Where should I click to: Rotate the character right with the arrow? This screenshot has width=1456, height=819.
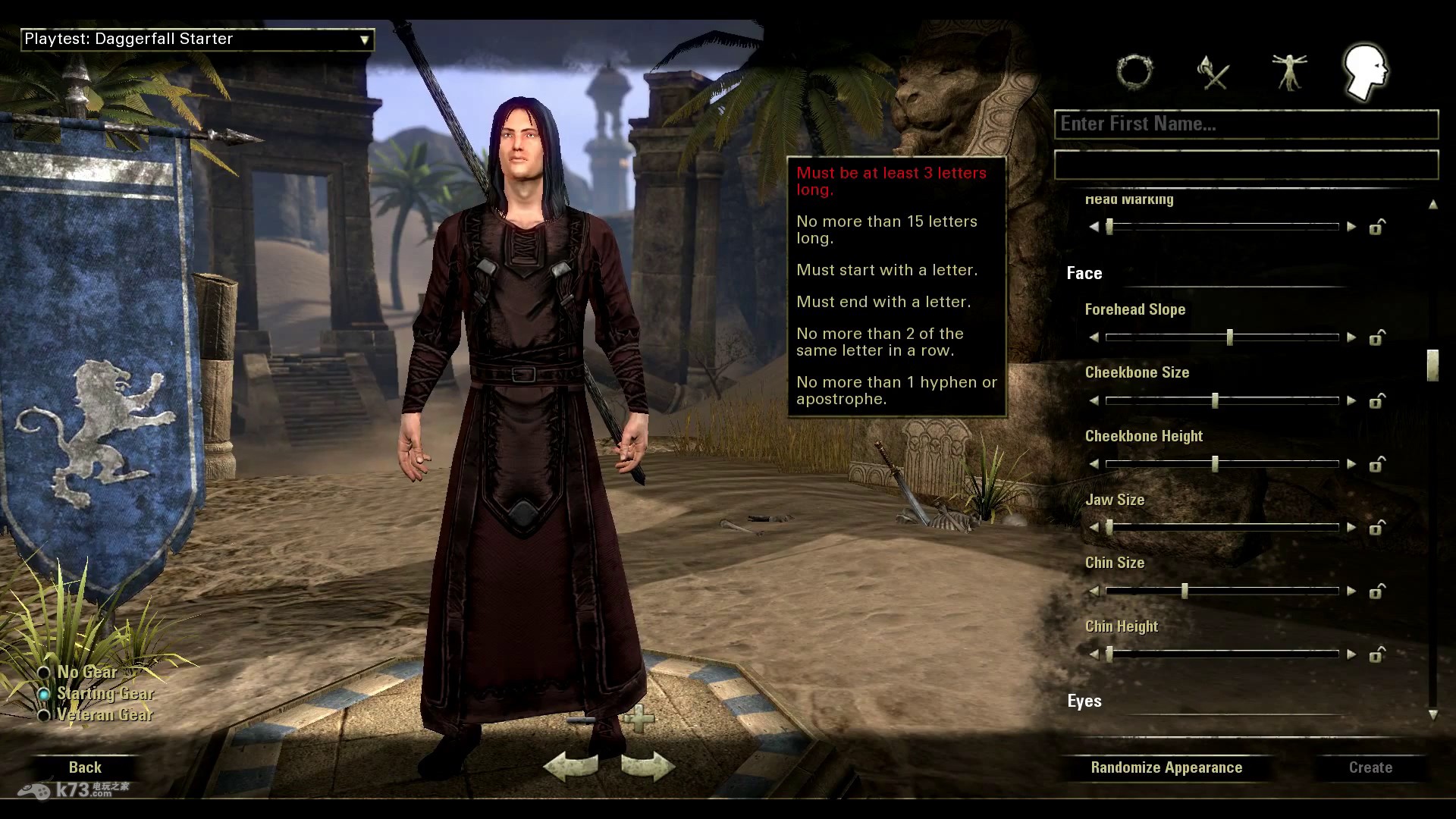pos(647,767)
